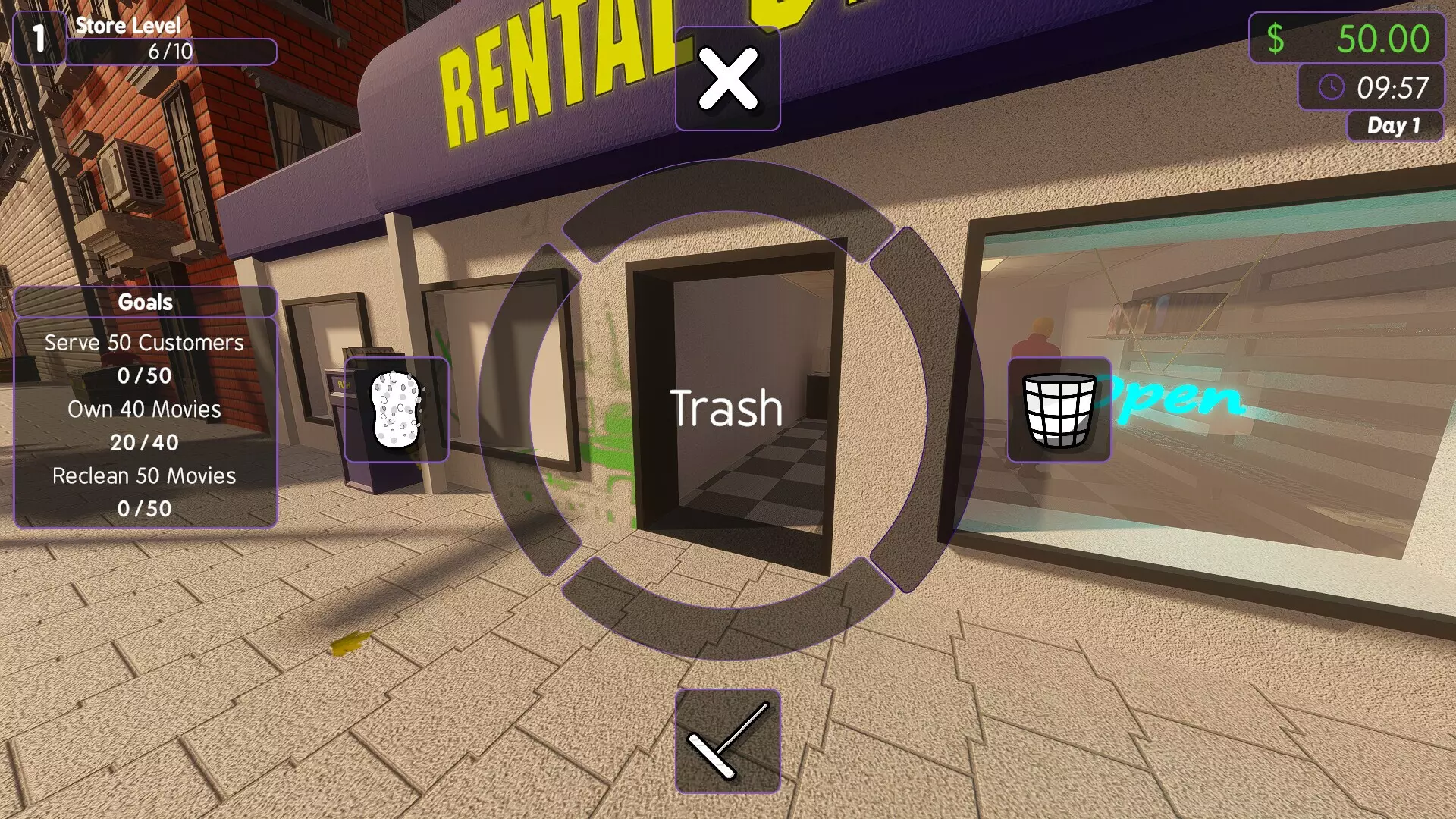Collapse the Store Level panel
The height and width of the screenshot is (819, 1456).
127,25
